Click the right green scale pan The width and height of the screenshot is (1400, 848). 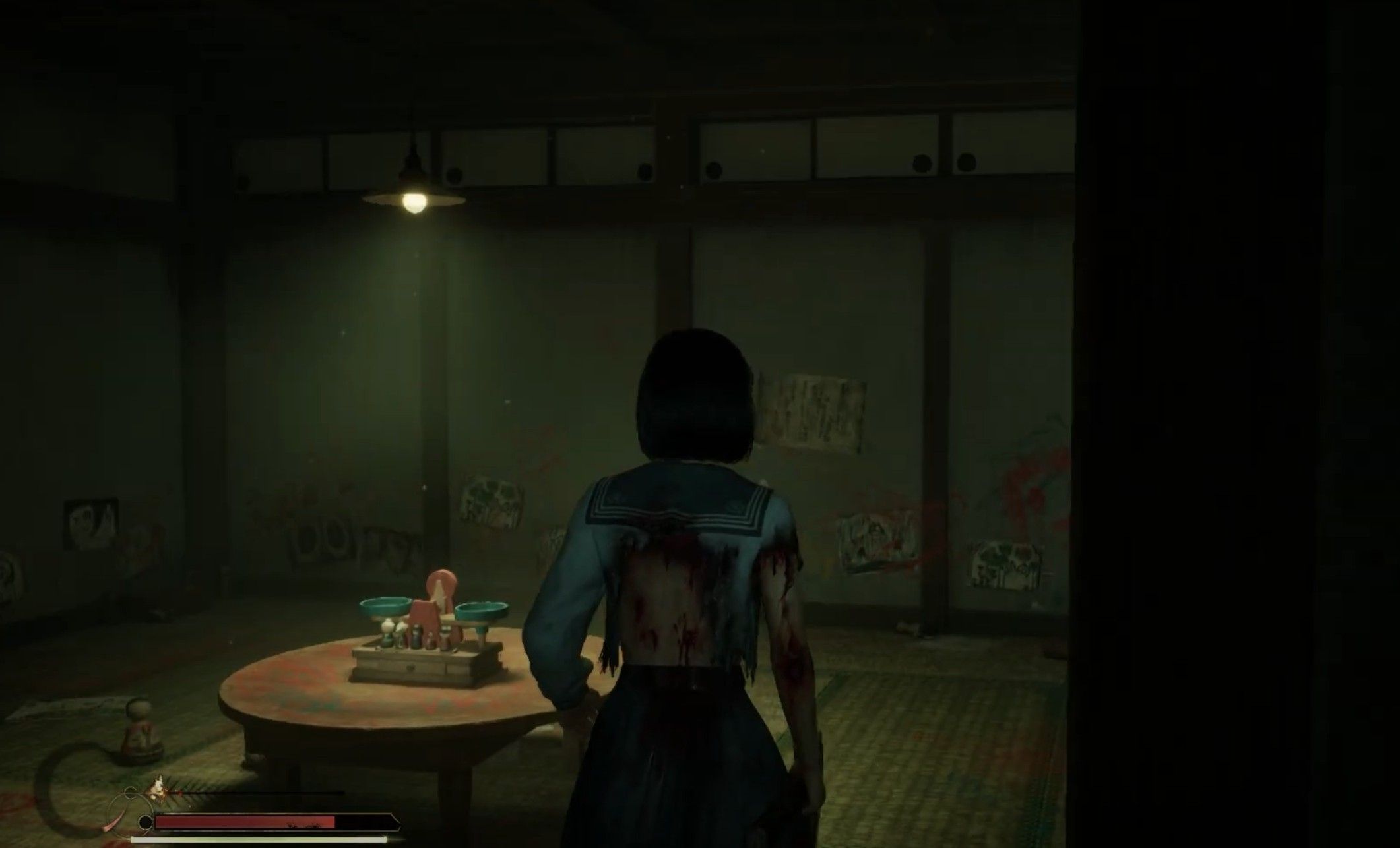click(x=482, y=610)
